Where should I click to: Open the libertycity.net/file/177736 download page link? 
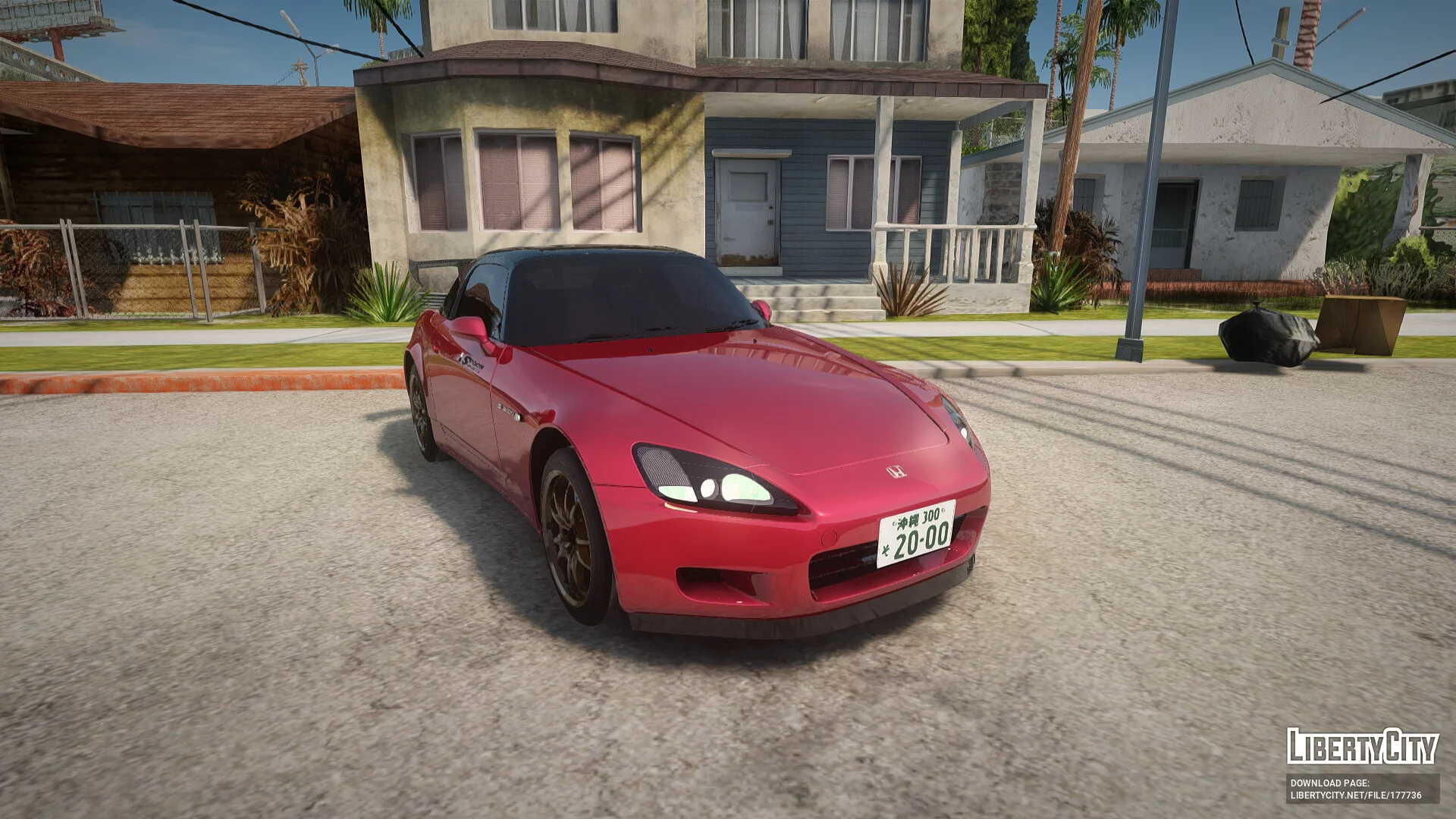point(1356,795)
